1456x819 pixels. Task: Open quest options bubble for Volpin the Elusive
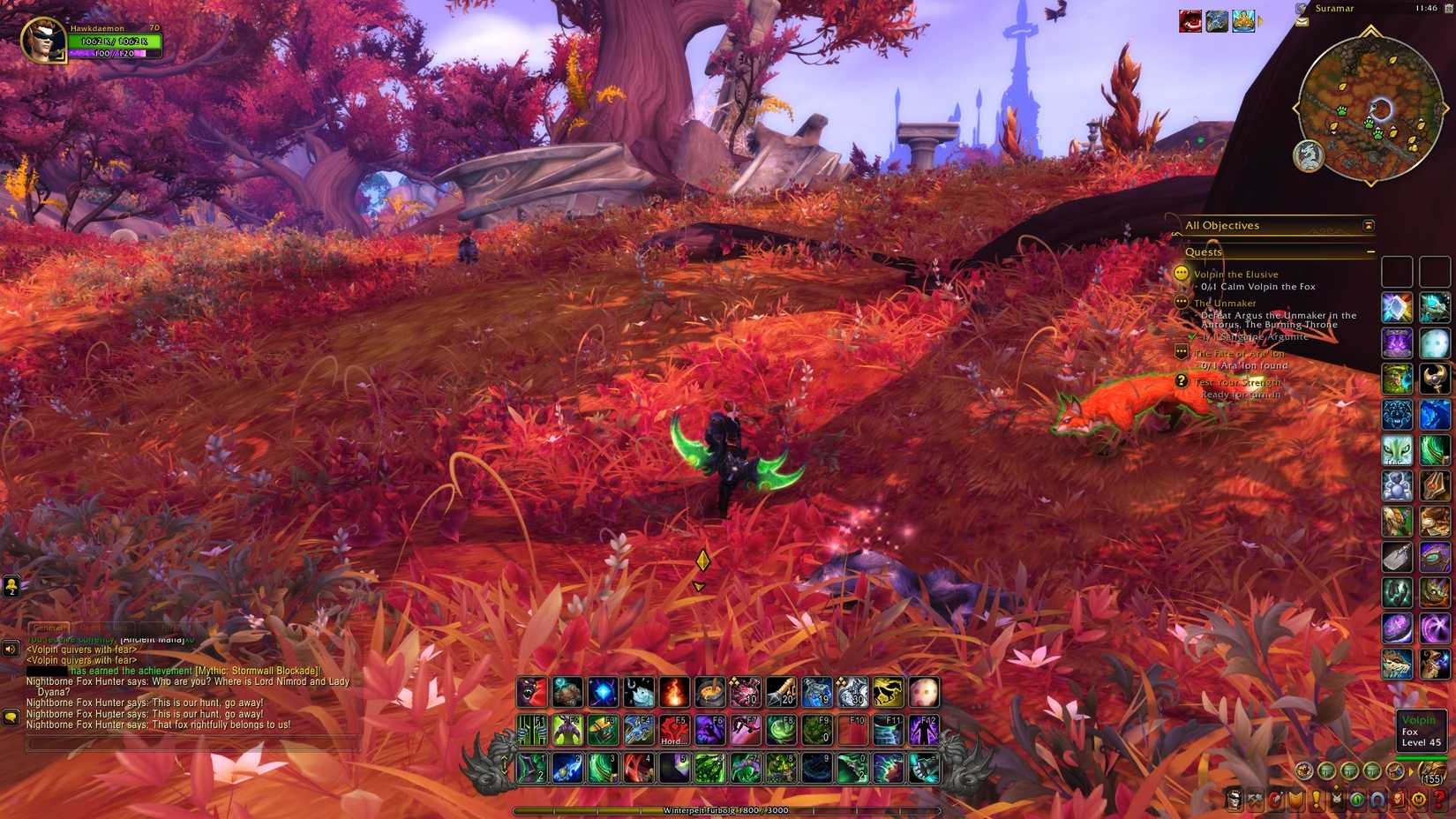point(1181,274)
